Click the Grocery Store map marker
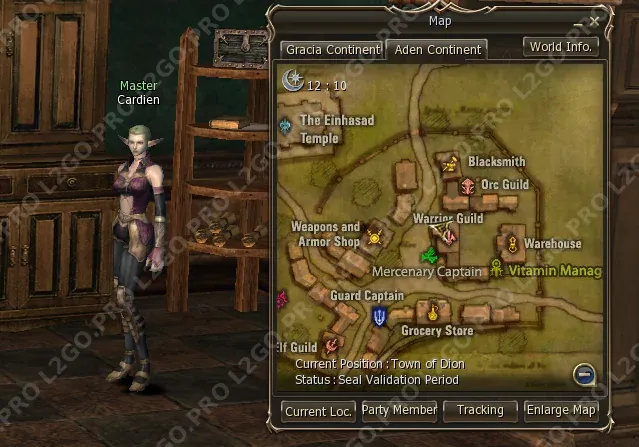This screenshot has width=639, height=447. [x=433, y=310]
